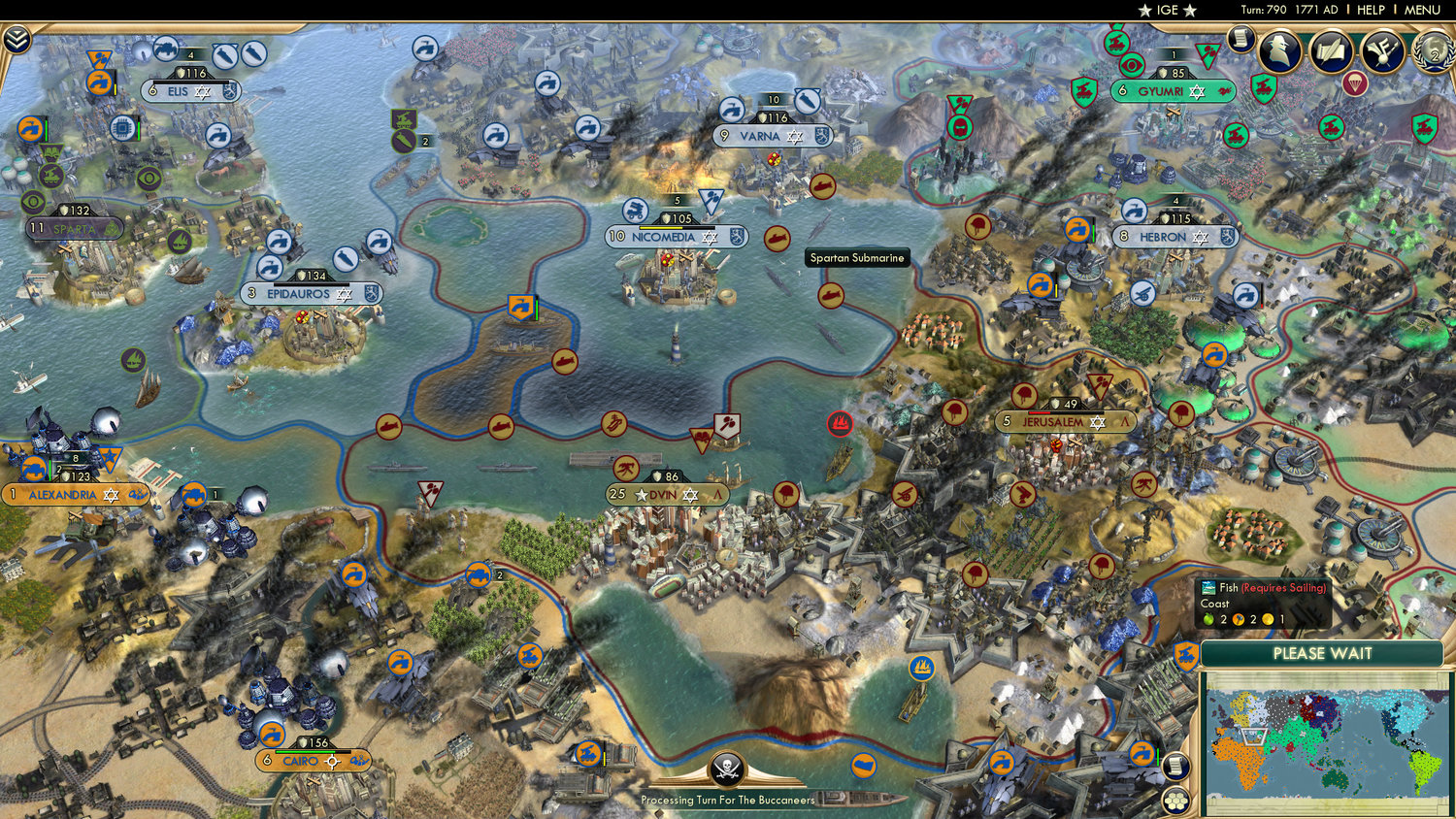Open the MENU from the top bar

1423,10
